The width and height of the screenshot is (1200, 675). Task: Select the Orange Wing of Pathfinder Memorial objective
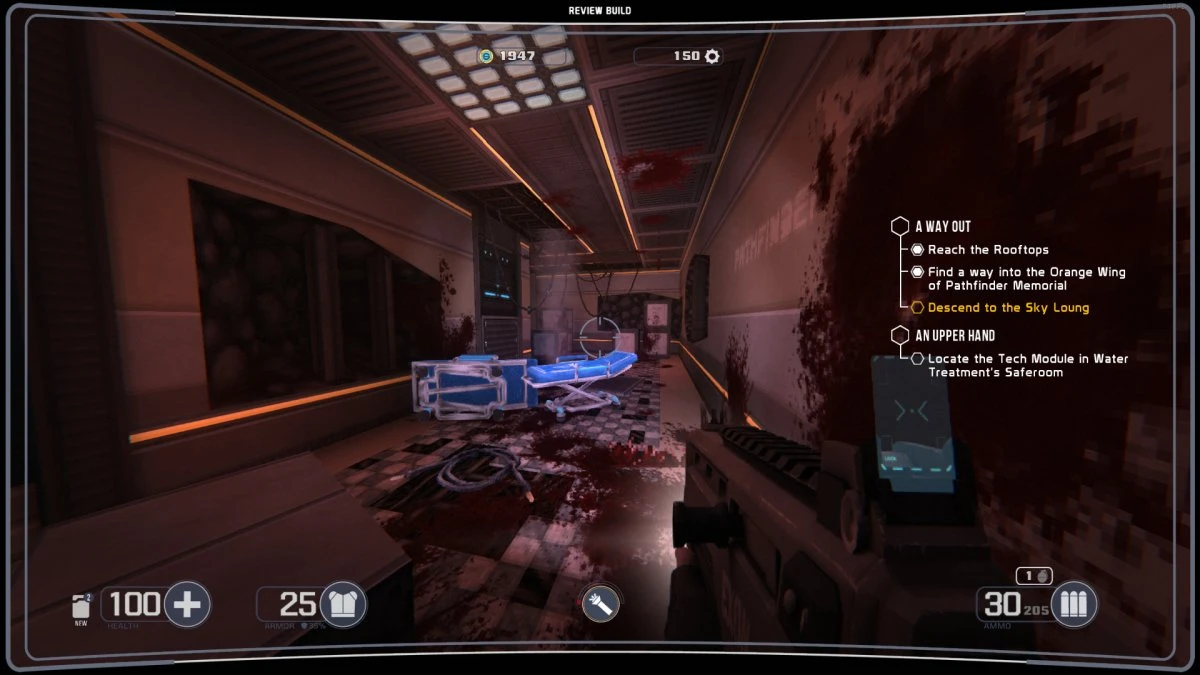coord(1026,279)
